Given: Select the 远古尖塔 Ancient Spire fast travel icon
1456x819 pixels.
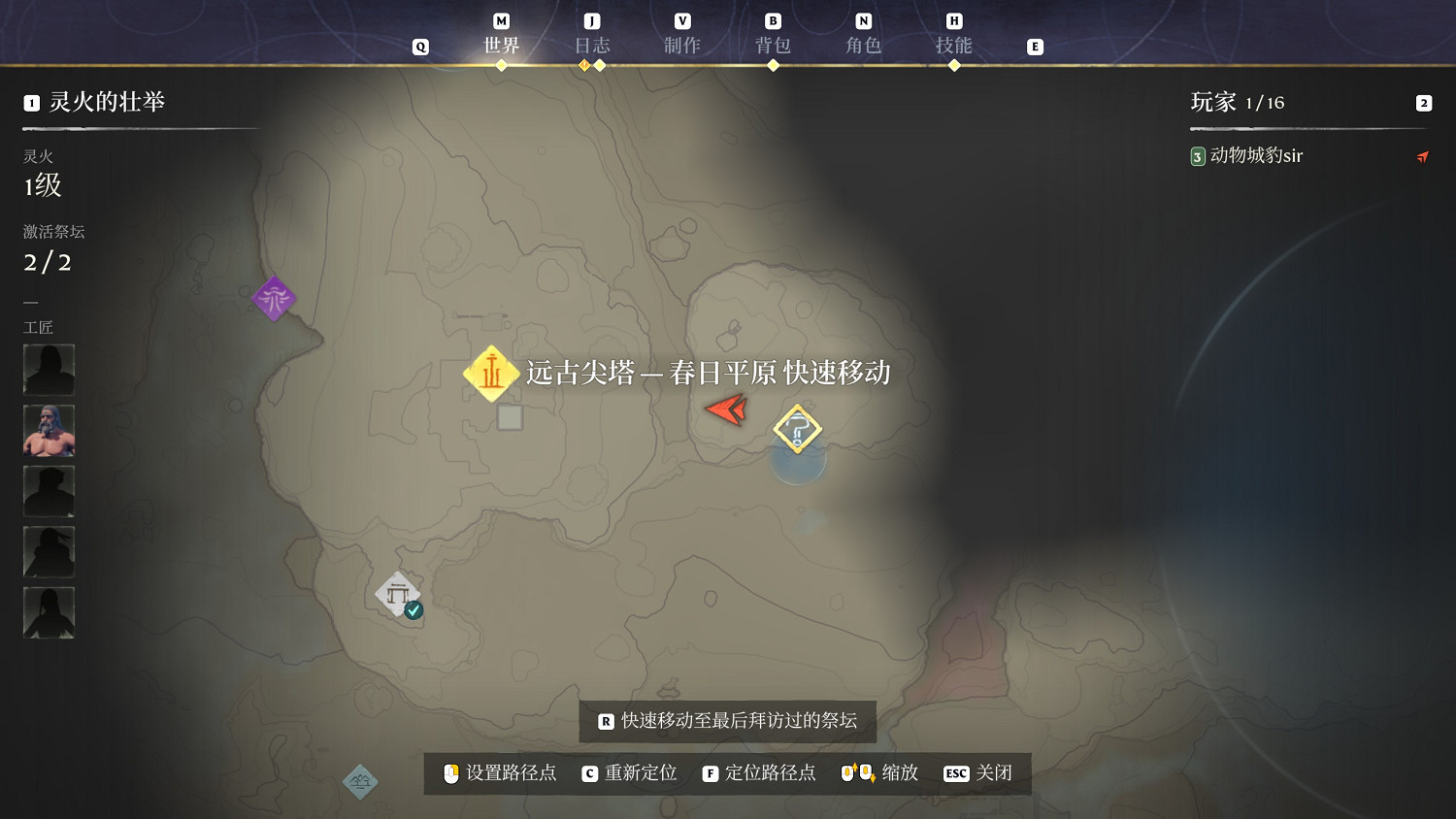Looking at the screenshot, I should pos(491,373).
